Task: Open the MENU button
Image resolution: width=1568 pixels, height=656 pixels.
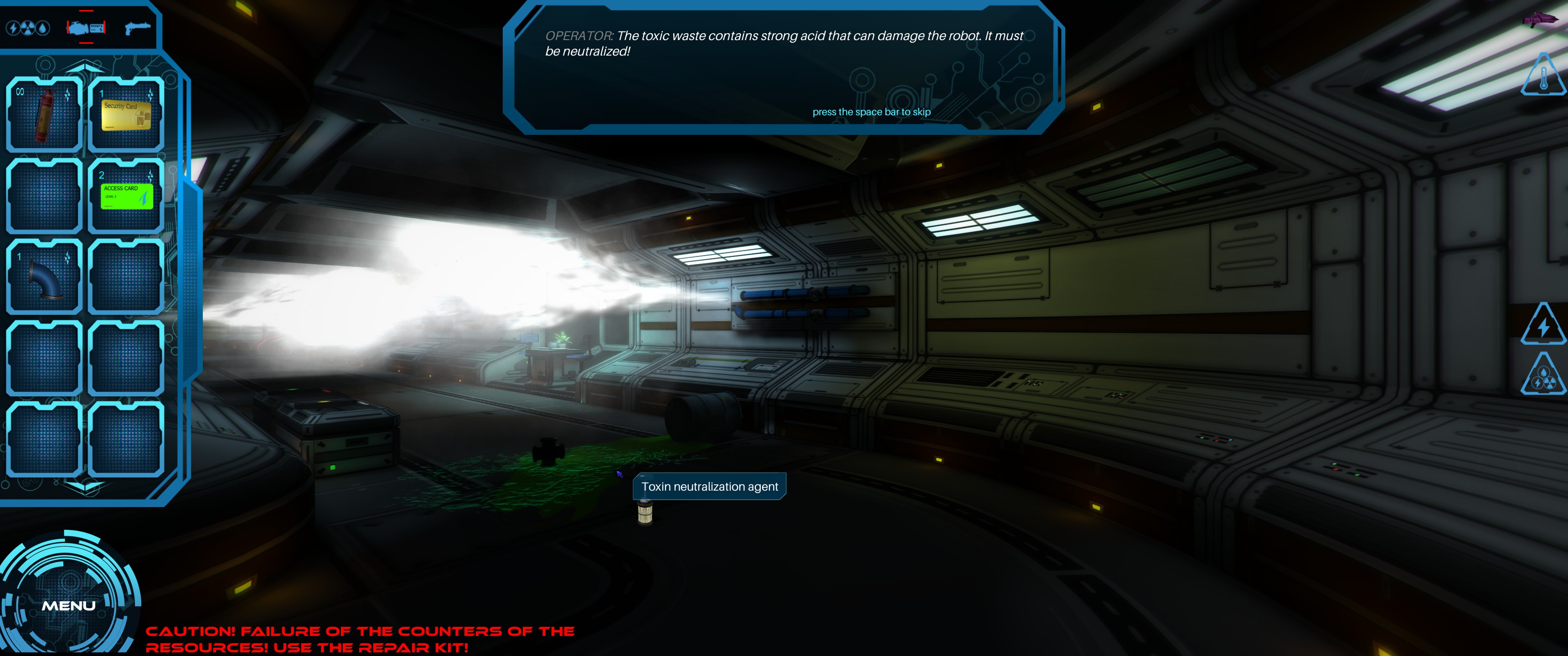Action: tap(68, 605)
